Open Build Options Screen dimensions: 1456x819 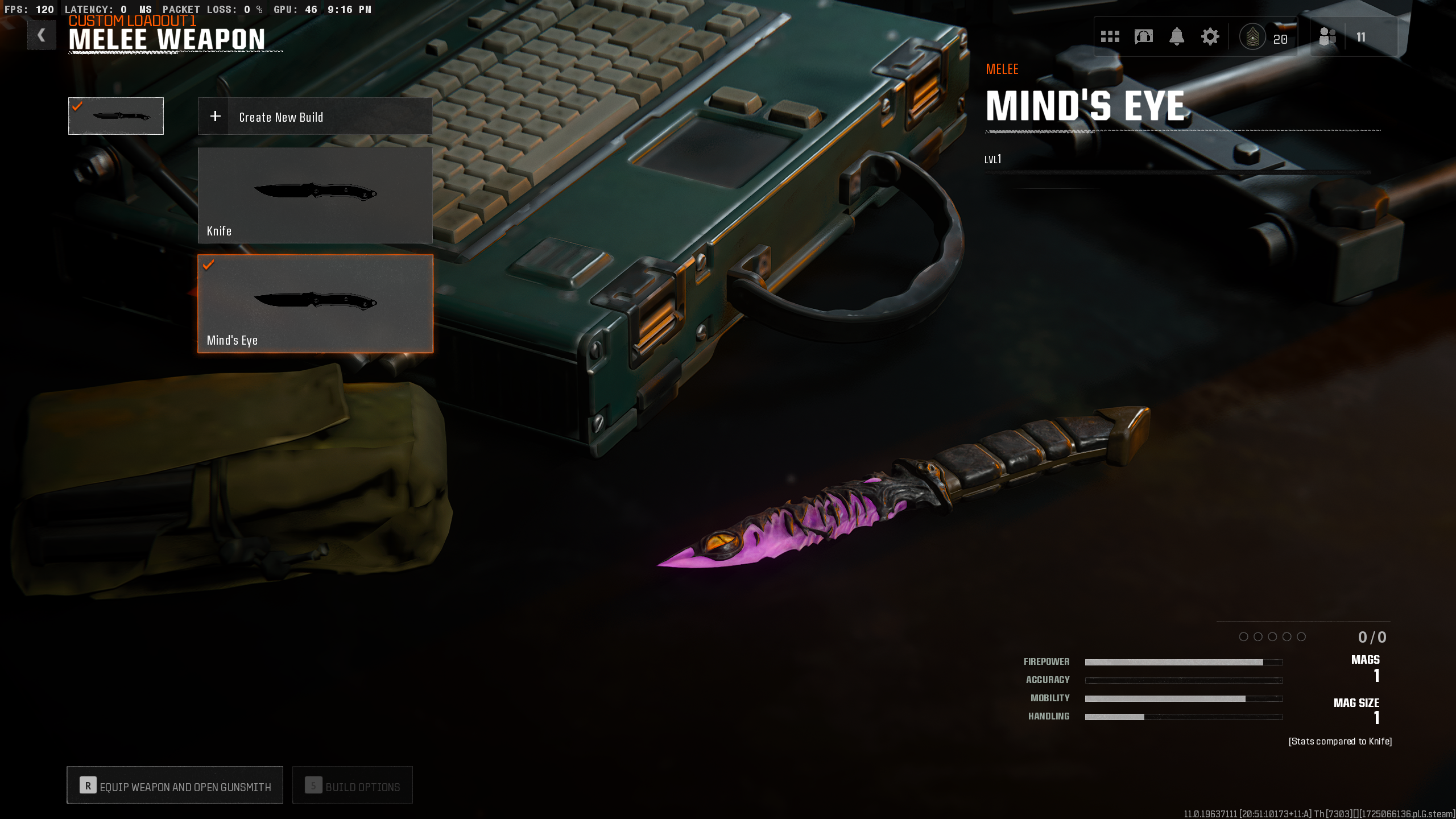click(353, 785)
